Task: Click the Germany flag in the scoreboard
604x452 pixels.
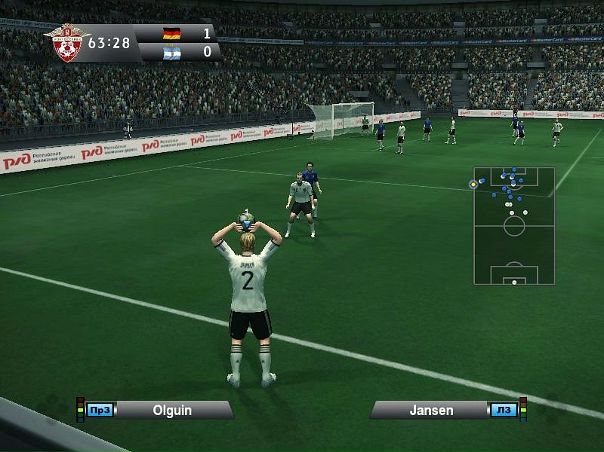Action: point(170,33)
